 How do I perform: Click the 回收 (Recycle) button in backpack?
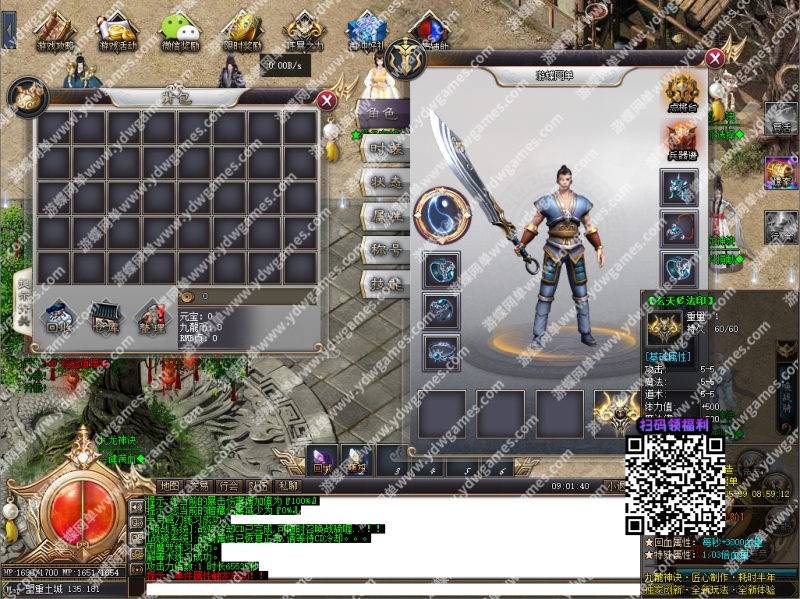(x=57, y=318)
